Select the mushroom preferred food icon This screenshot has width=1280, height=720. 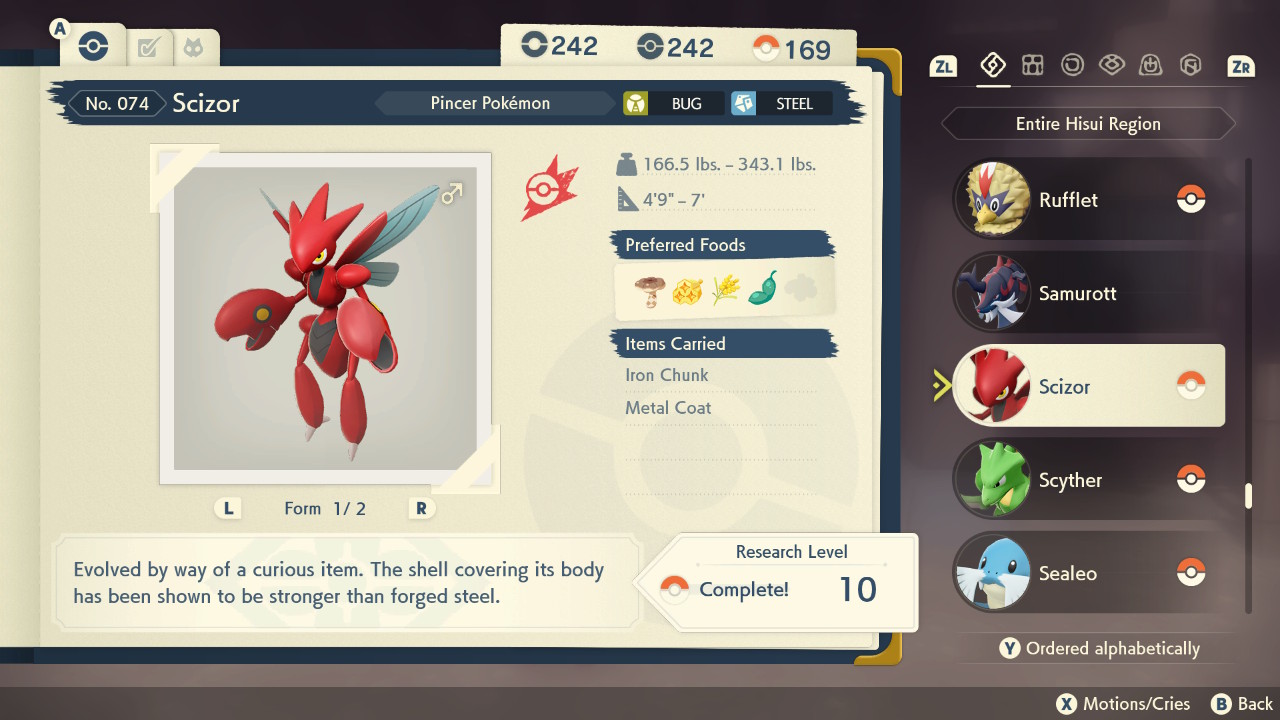point(650,290)
